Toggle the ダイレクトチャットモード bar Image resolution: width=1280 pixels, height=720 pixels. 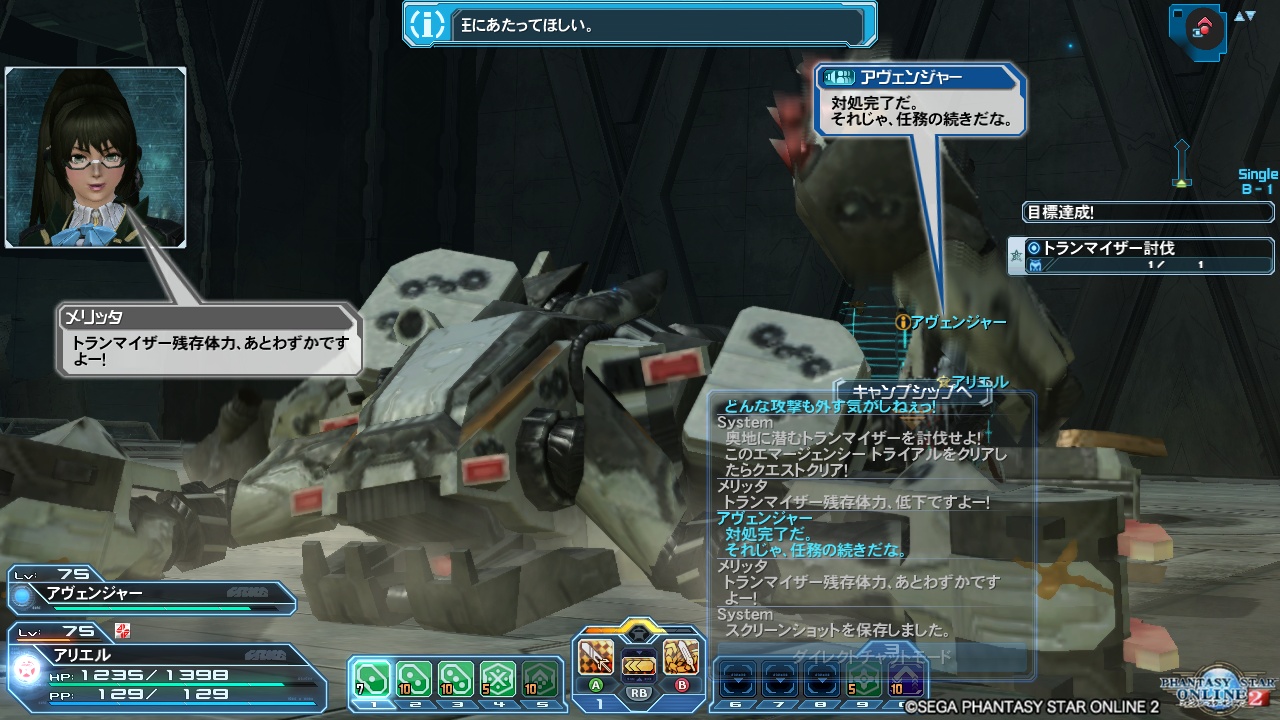point(872,653)
